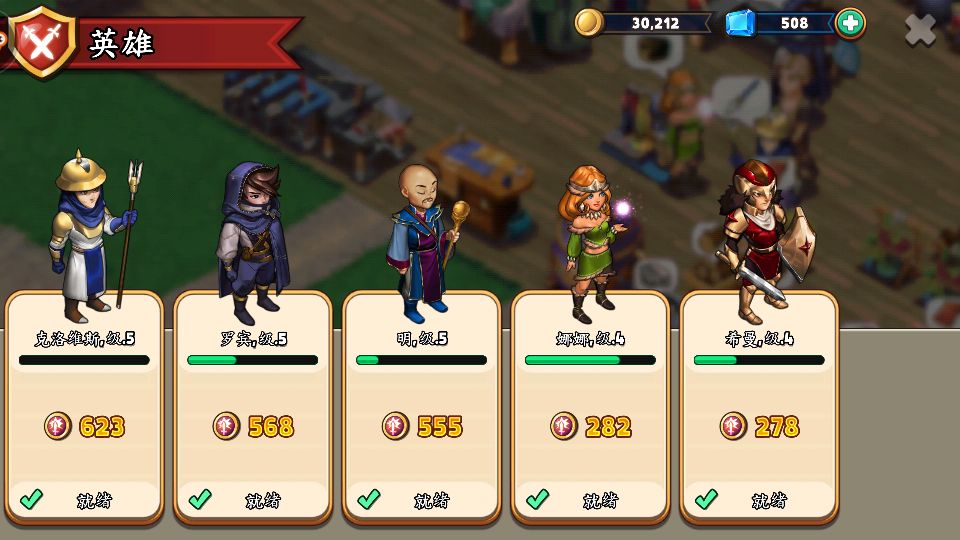960x540 pixels.
Task: Select the hero card 克洛维斯 with power 623
Action: pyautogui.click(x=84, y=410)
